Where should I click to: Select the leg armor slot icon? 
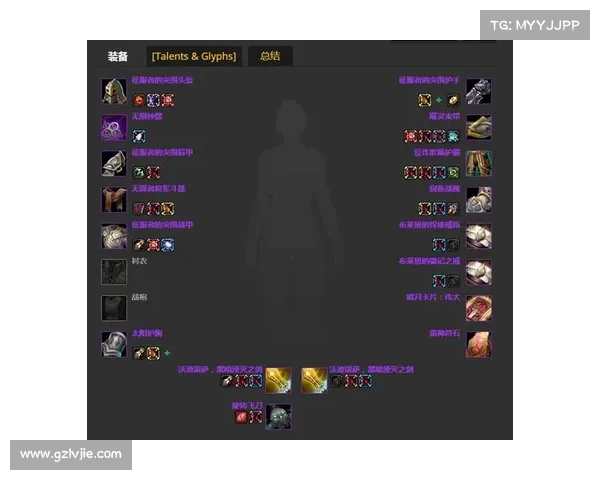479,163
